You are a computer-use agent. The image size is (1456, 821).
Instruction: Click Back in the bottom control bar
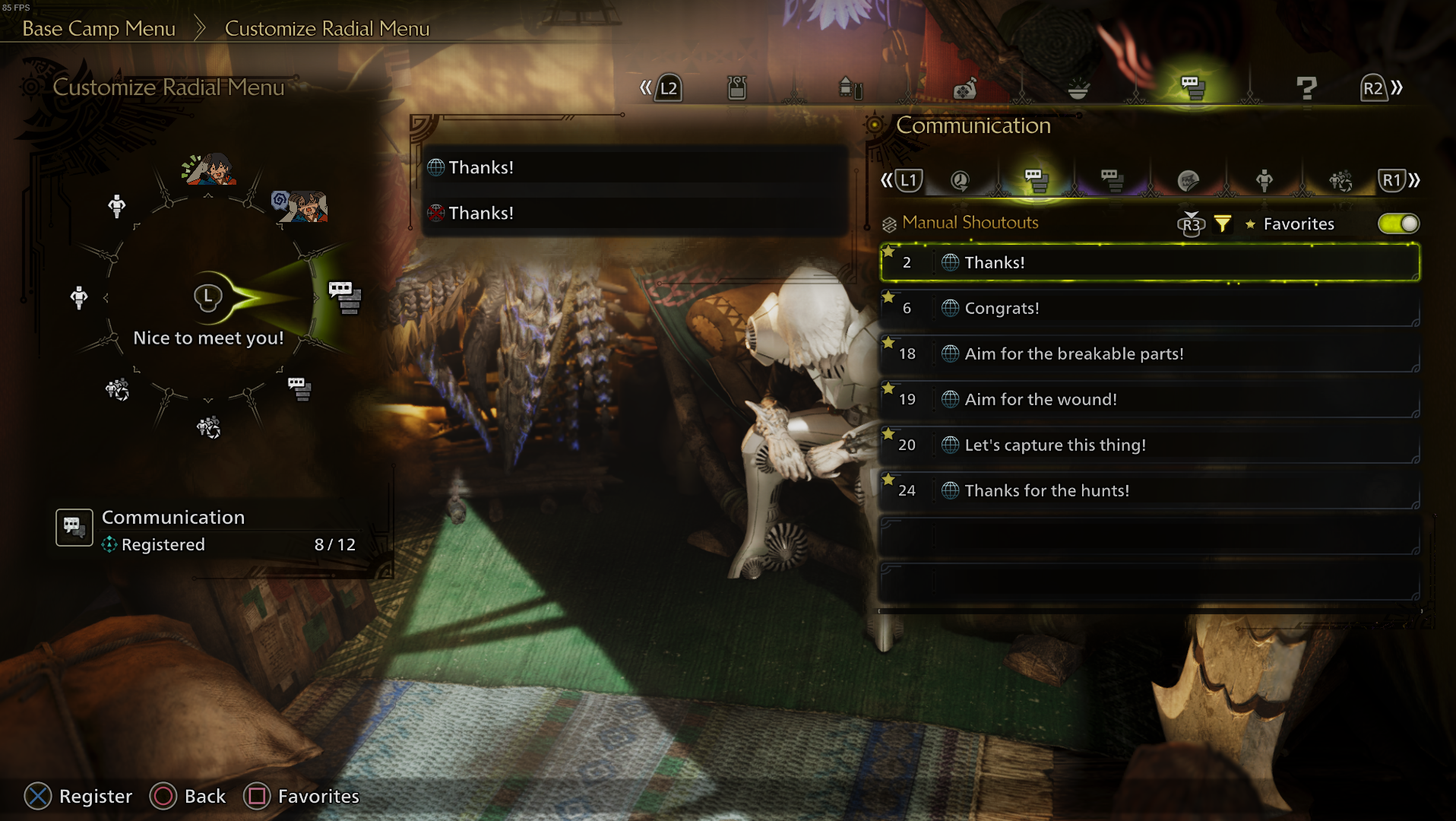click(188, 796)
